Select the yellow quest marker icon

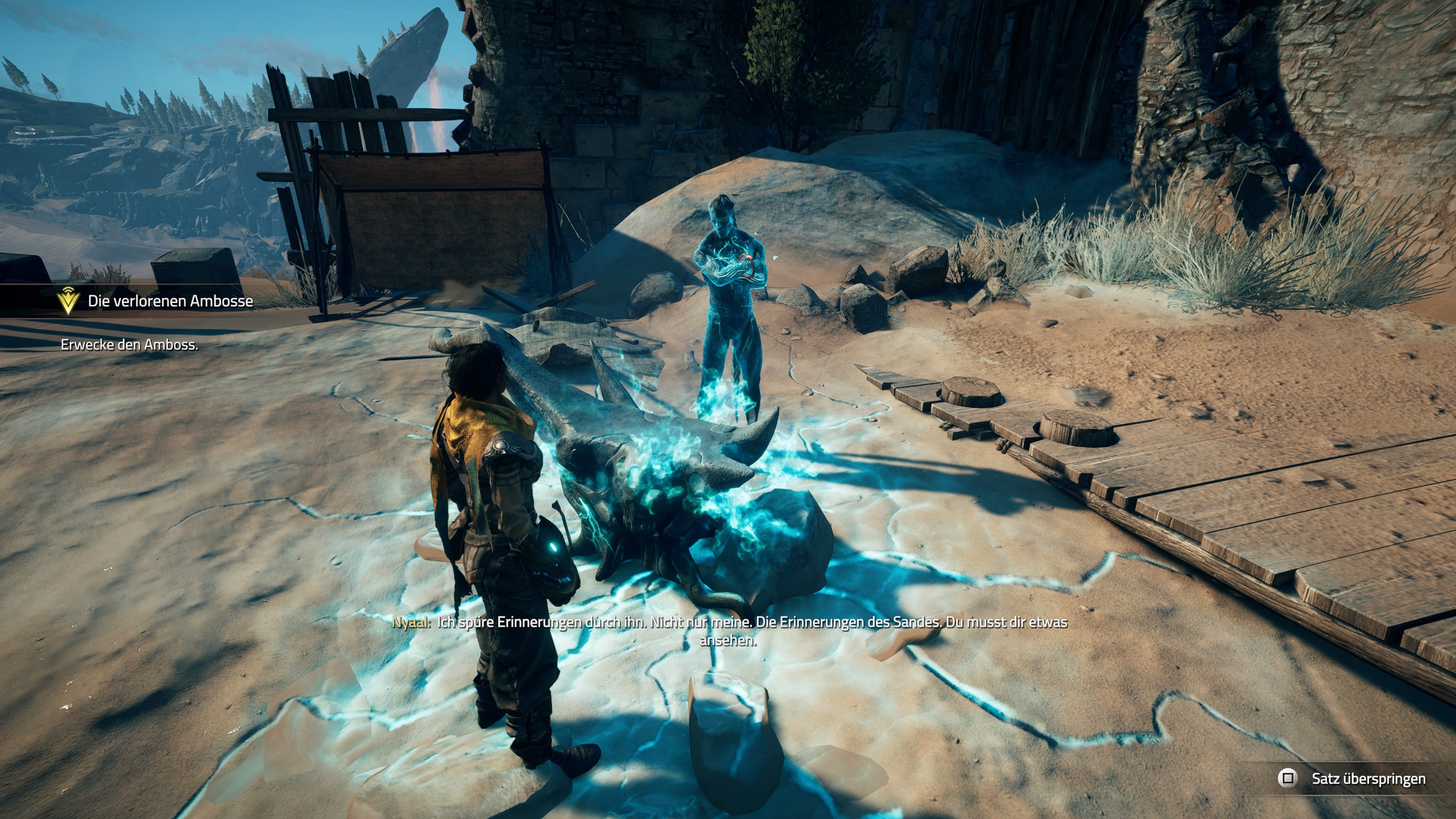coord(68,300)
